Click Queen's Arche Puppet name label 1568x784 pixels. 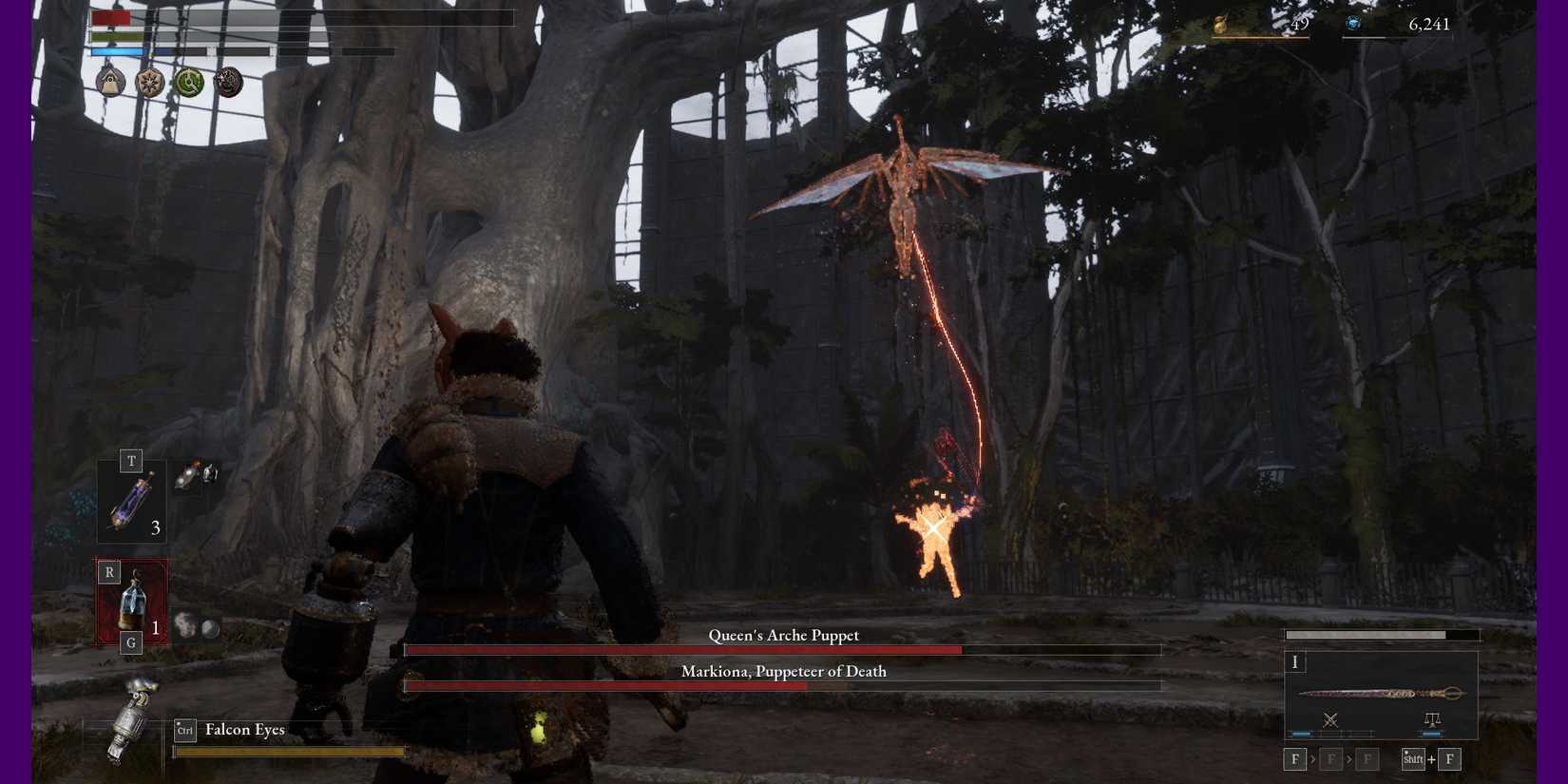[783, 635]
